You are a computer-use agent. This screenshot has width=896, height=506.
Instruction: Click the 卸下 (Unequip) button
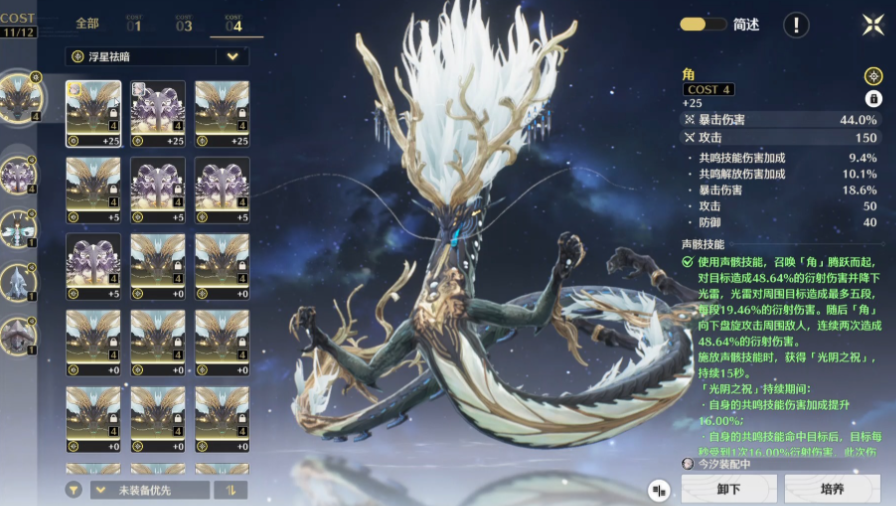[x=728, y=489]
